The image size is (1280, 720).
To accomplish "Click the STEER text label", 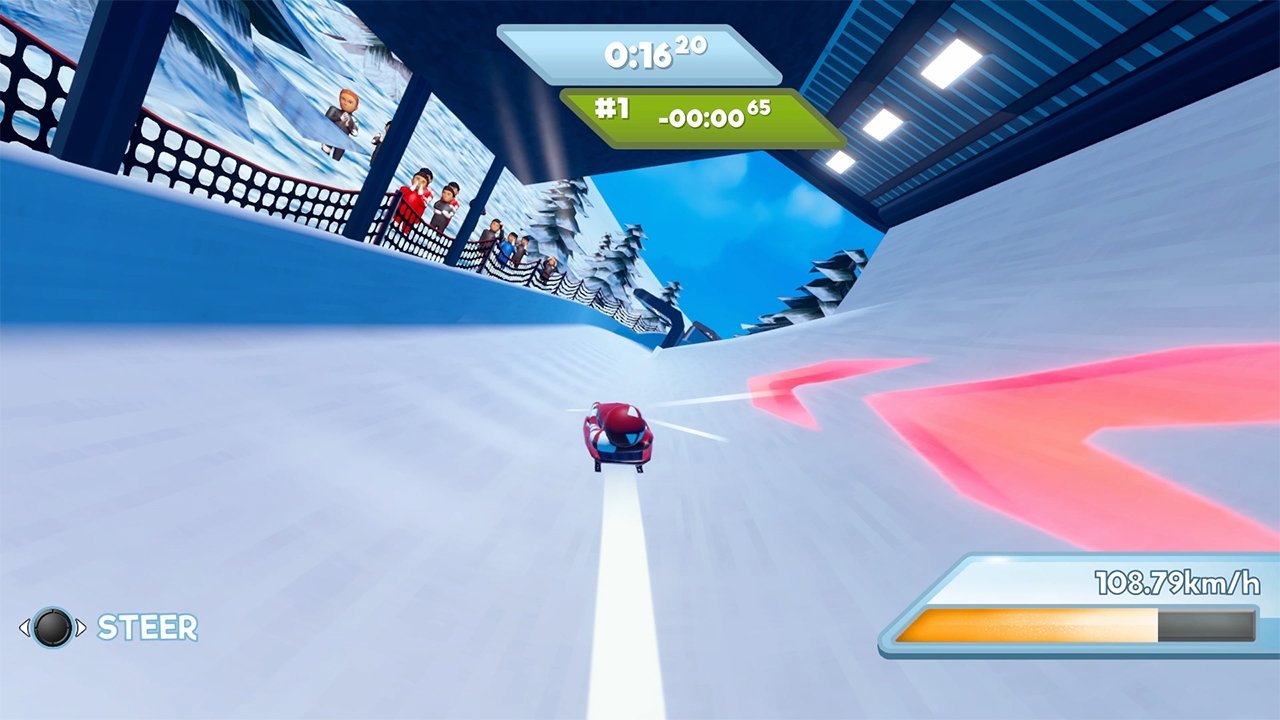I will pyautogui.click(x=146, y=628).
